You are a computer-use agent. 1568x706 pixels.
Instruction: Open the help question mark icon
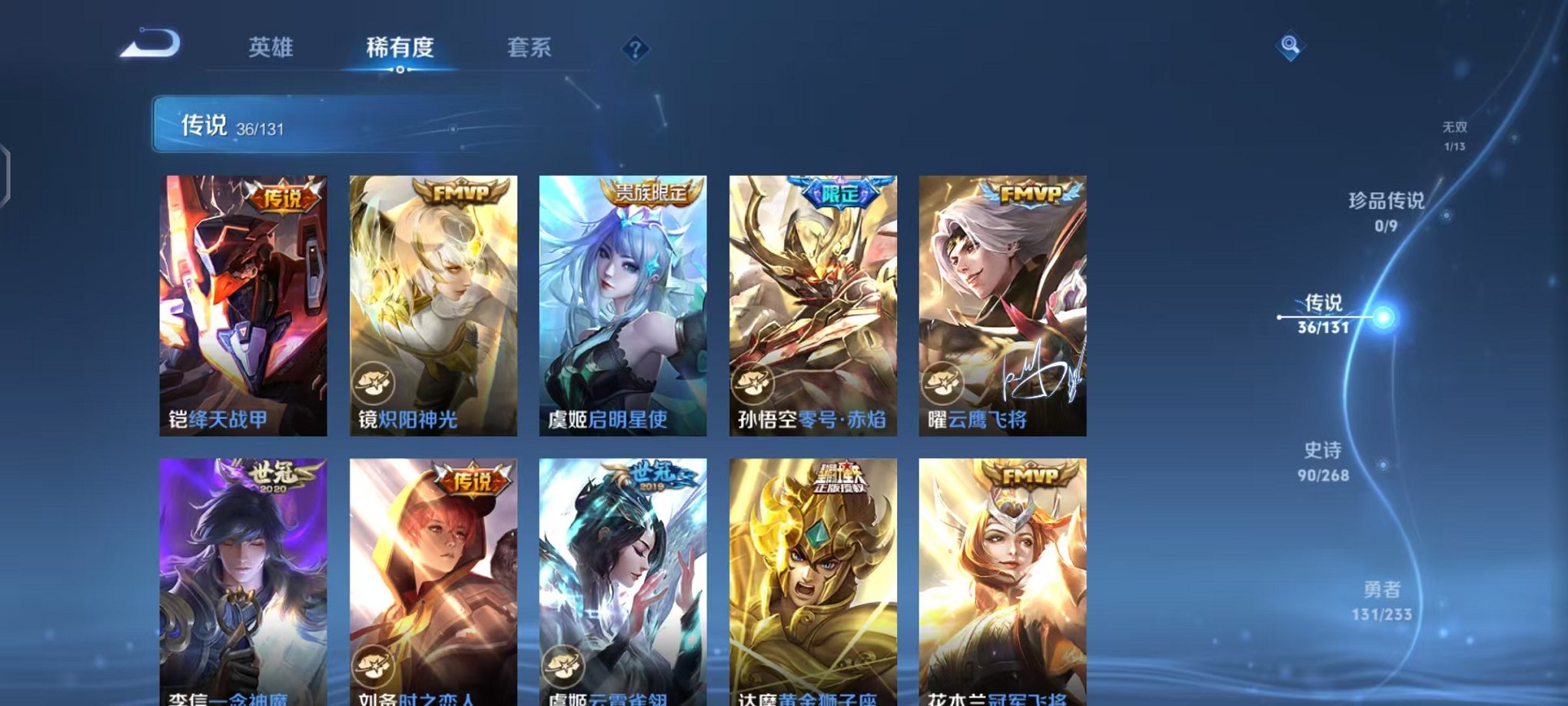[x=634, y=49]
